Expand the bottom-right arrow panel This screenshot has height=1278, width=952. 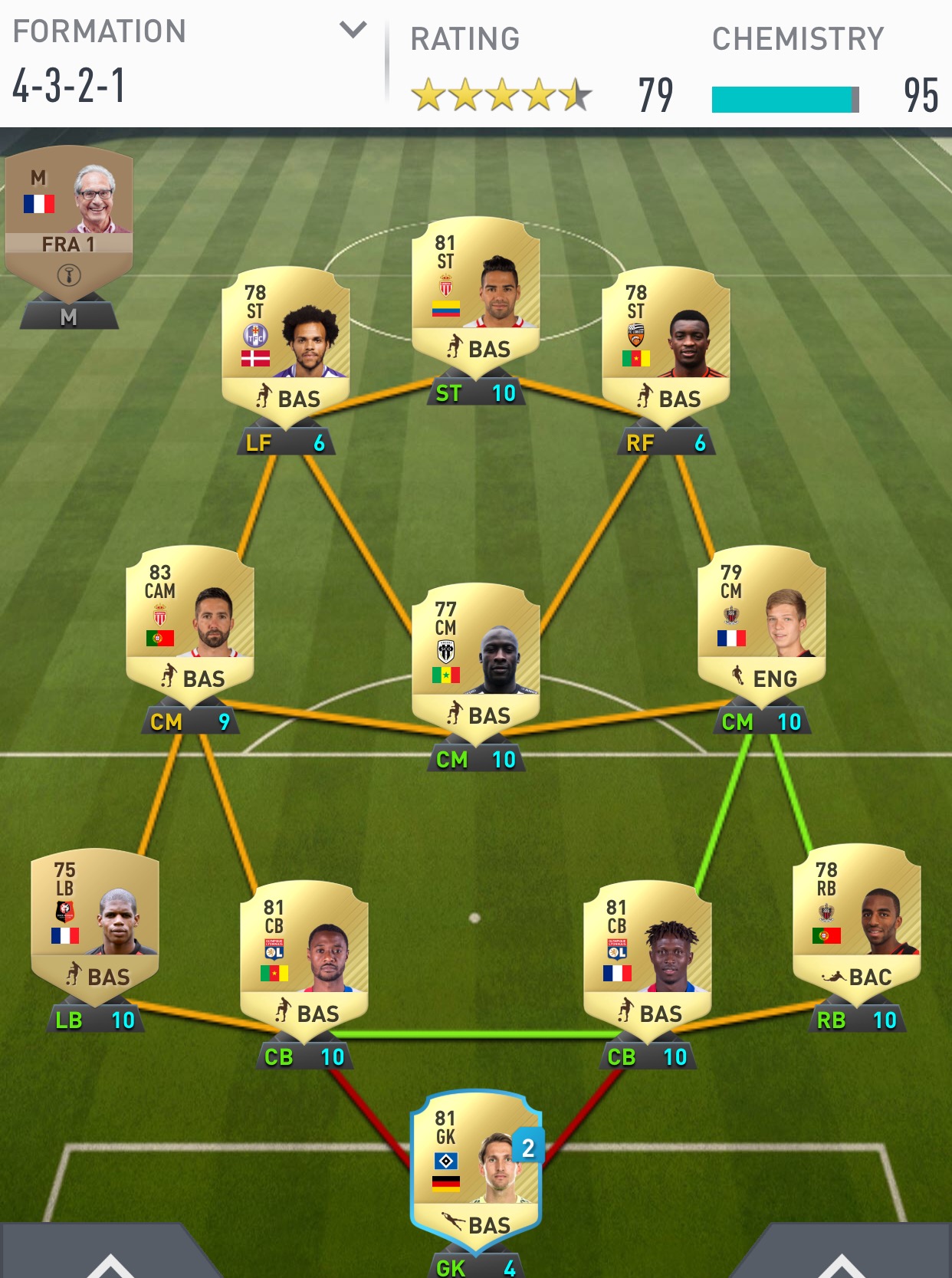pyautogui.click(x=841, y=1263)
